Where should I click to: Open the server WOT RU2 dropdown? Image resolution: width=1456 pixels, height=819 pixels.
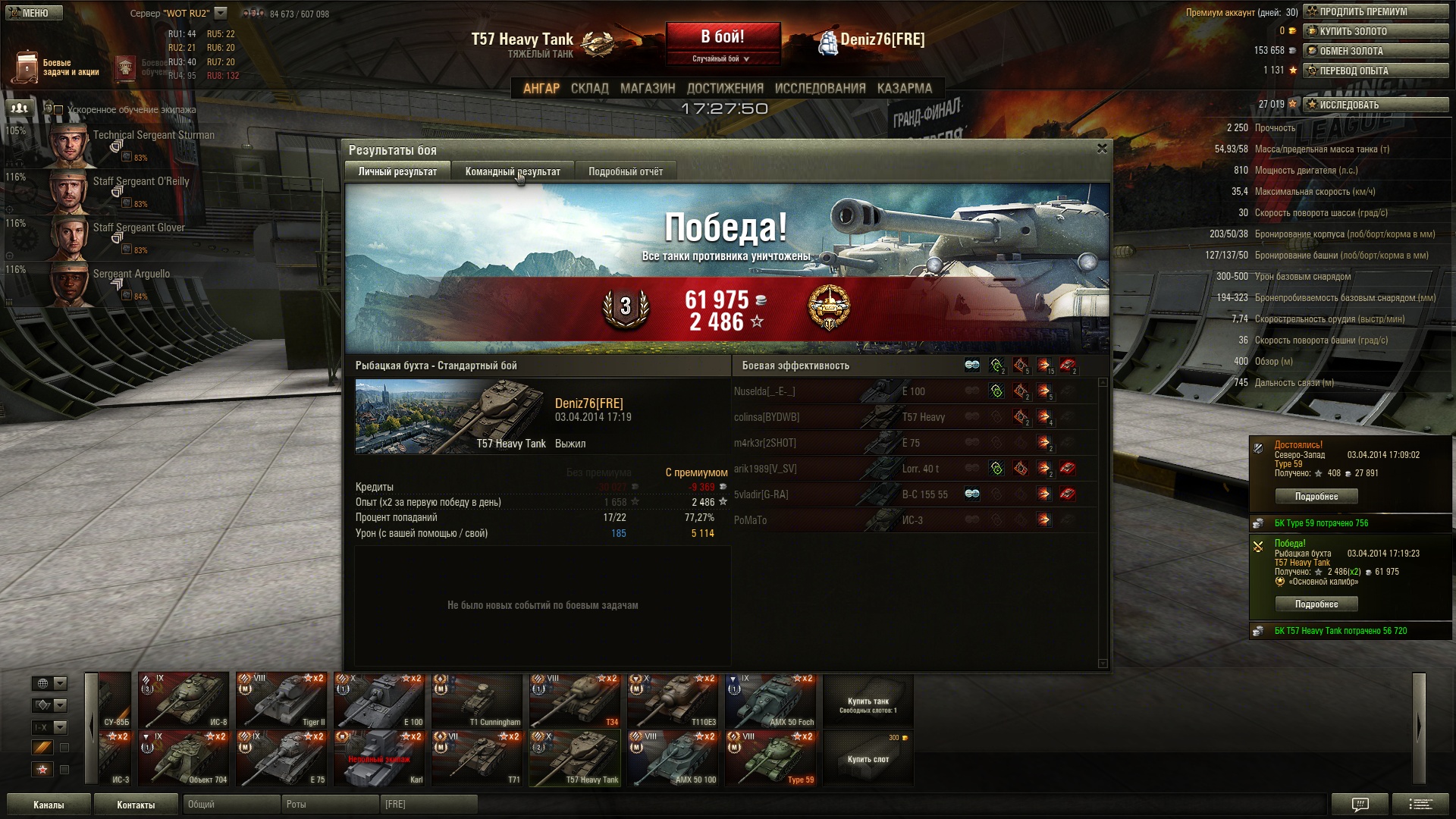pos(221,13)
